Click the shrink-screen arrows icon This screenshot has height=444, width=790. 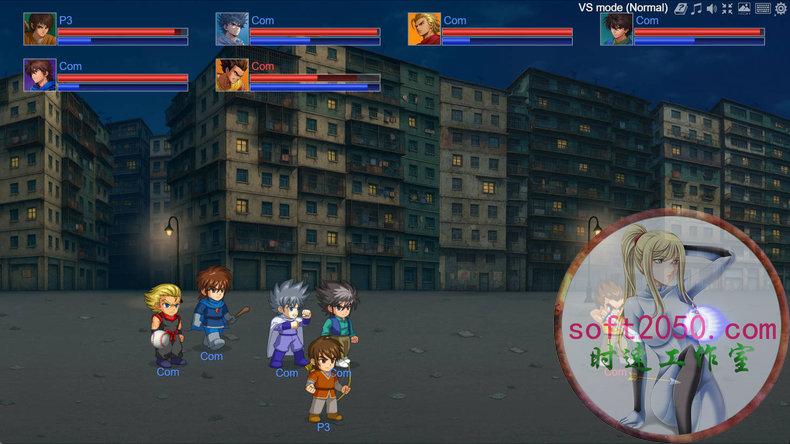(728, 8)
